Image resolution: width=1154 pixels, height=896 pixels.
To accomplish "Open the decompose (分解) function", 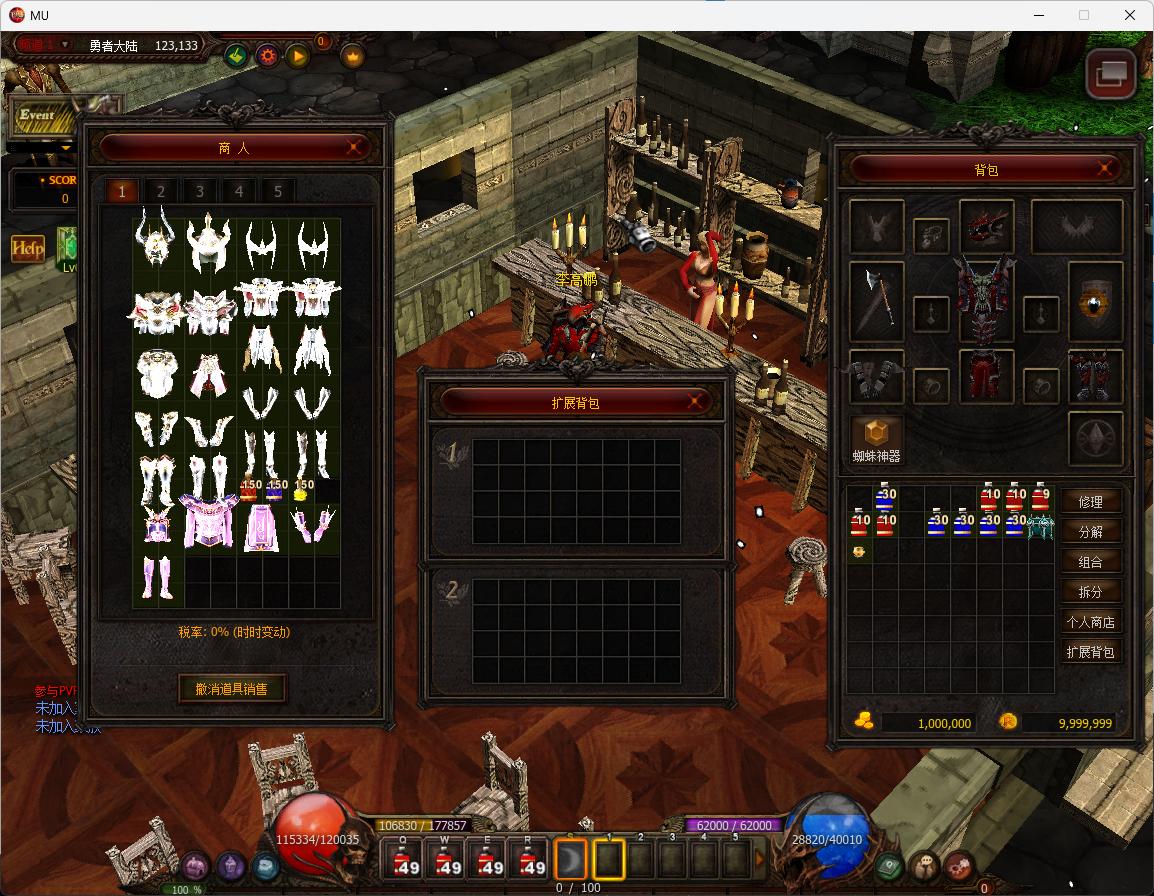I will 1090,532.
